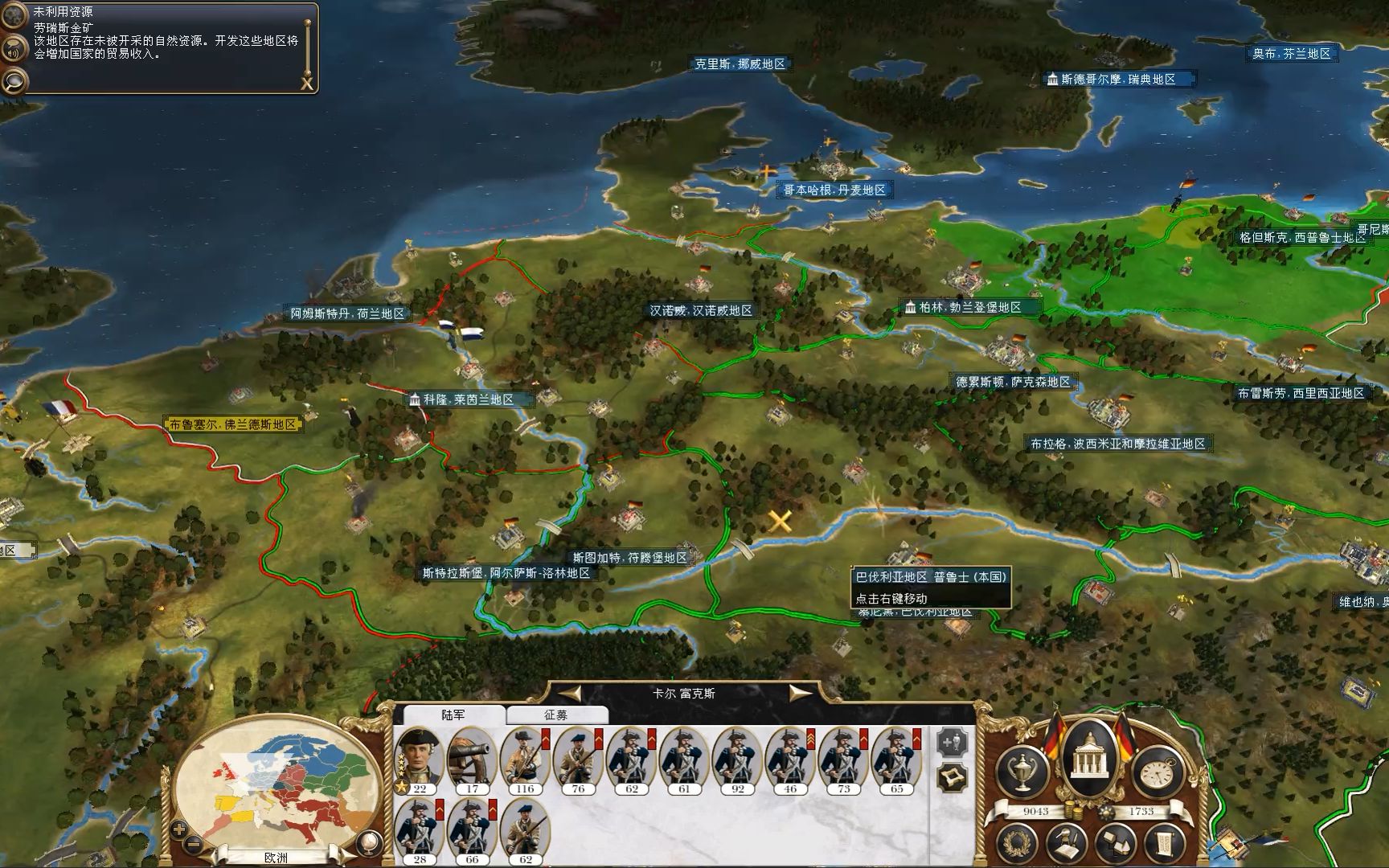Close the 未利用资源 advisor message
The height and width of the screenshot is (868, 1389).
click(x=306, y=84)
